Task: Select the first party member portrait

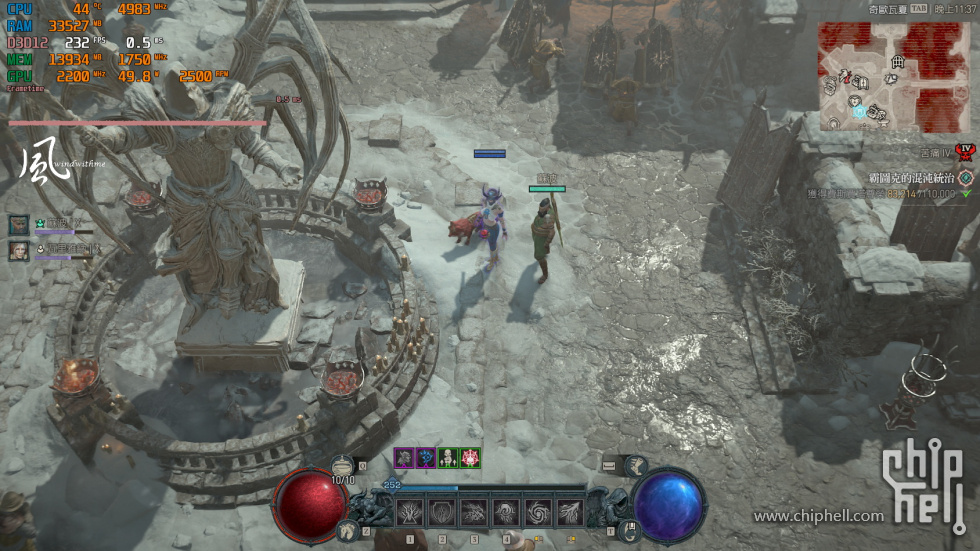Action: pos(19,225)
